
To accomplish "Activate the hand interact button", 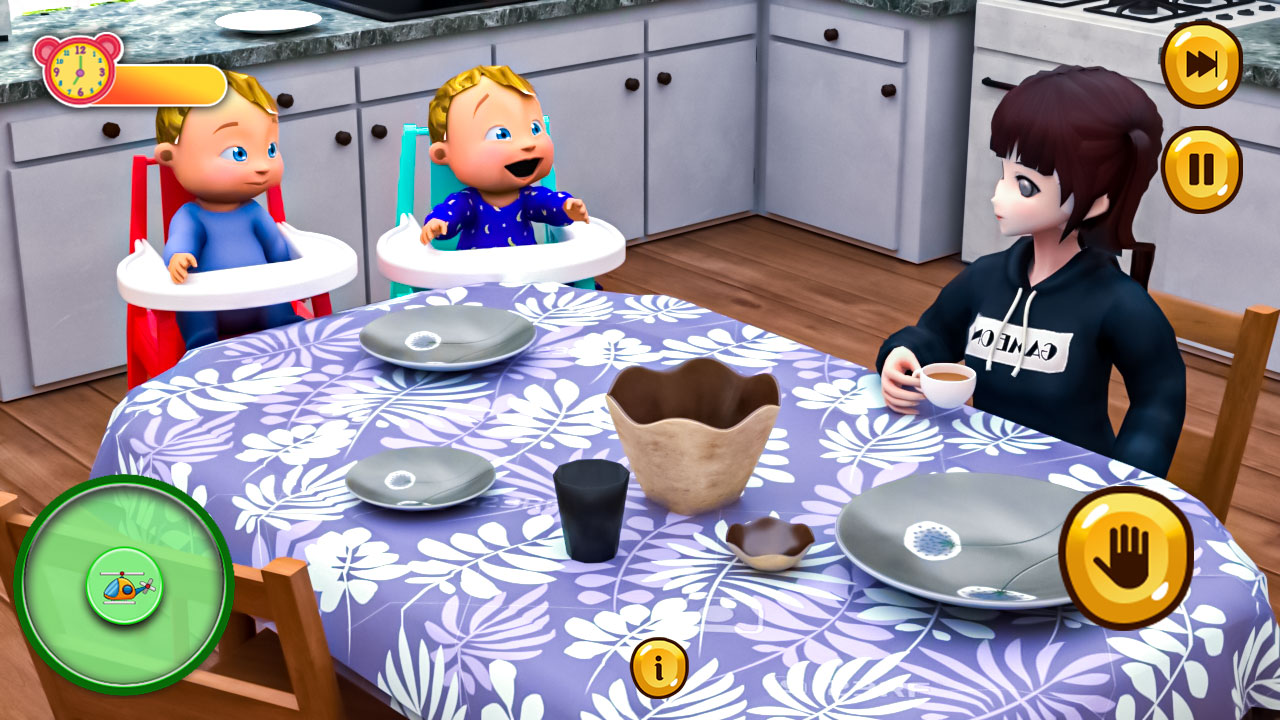I will [1125, 557].
